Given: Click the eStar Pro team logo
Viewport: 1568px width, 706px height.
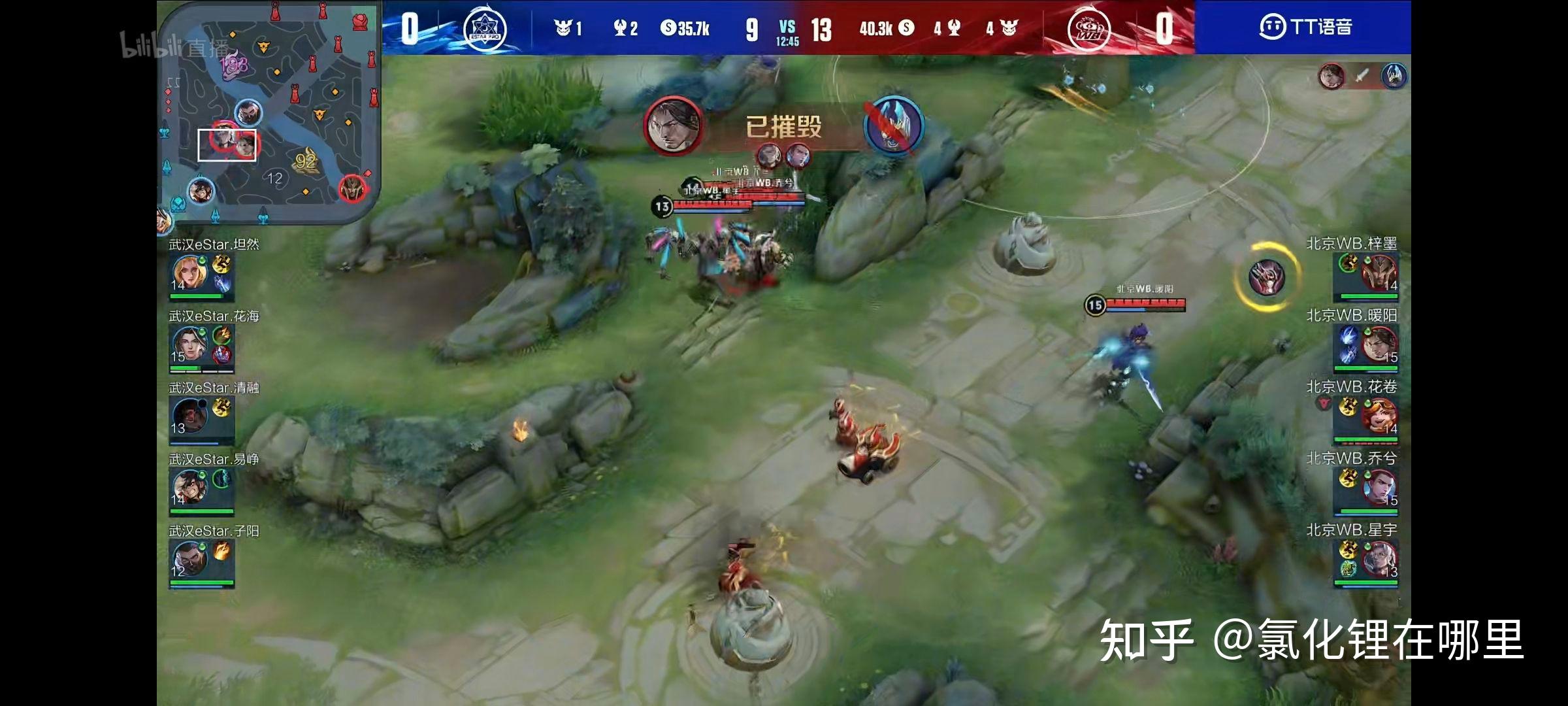Looking at the screenshot, I should point(487,27).
